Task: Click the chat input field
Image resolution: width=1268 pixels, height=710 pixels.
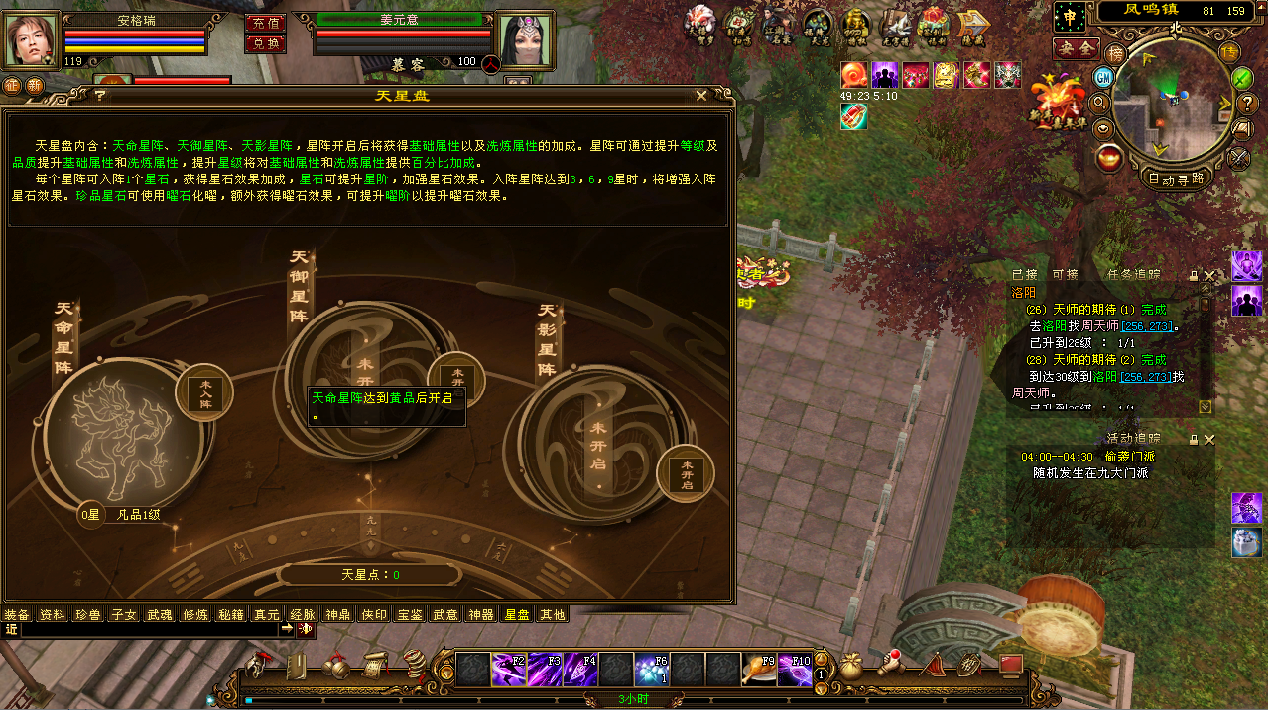Action: tap(148, 630)
